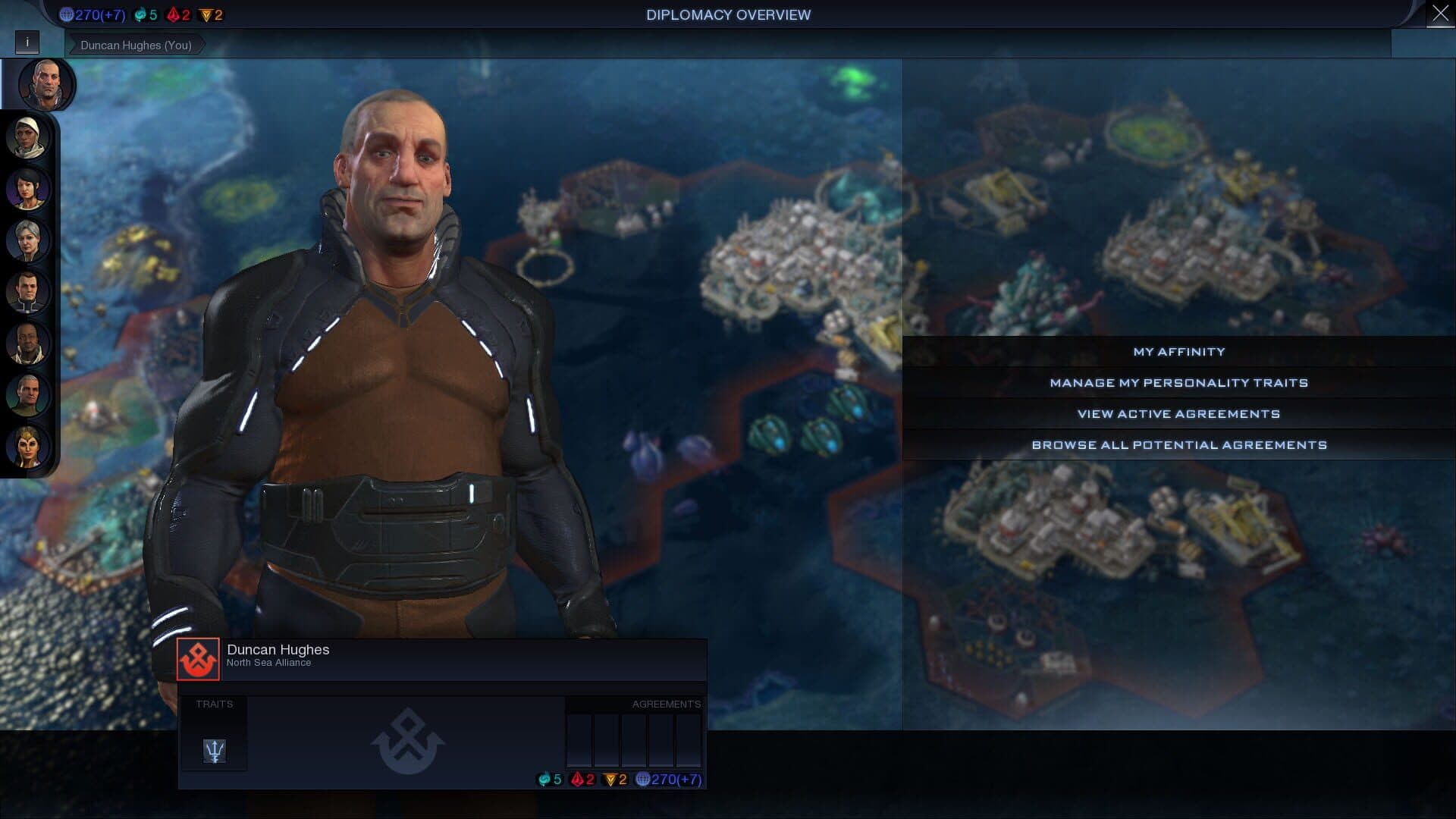
Task: Select Manage My Personality Traits
Action: 1178,383
